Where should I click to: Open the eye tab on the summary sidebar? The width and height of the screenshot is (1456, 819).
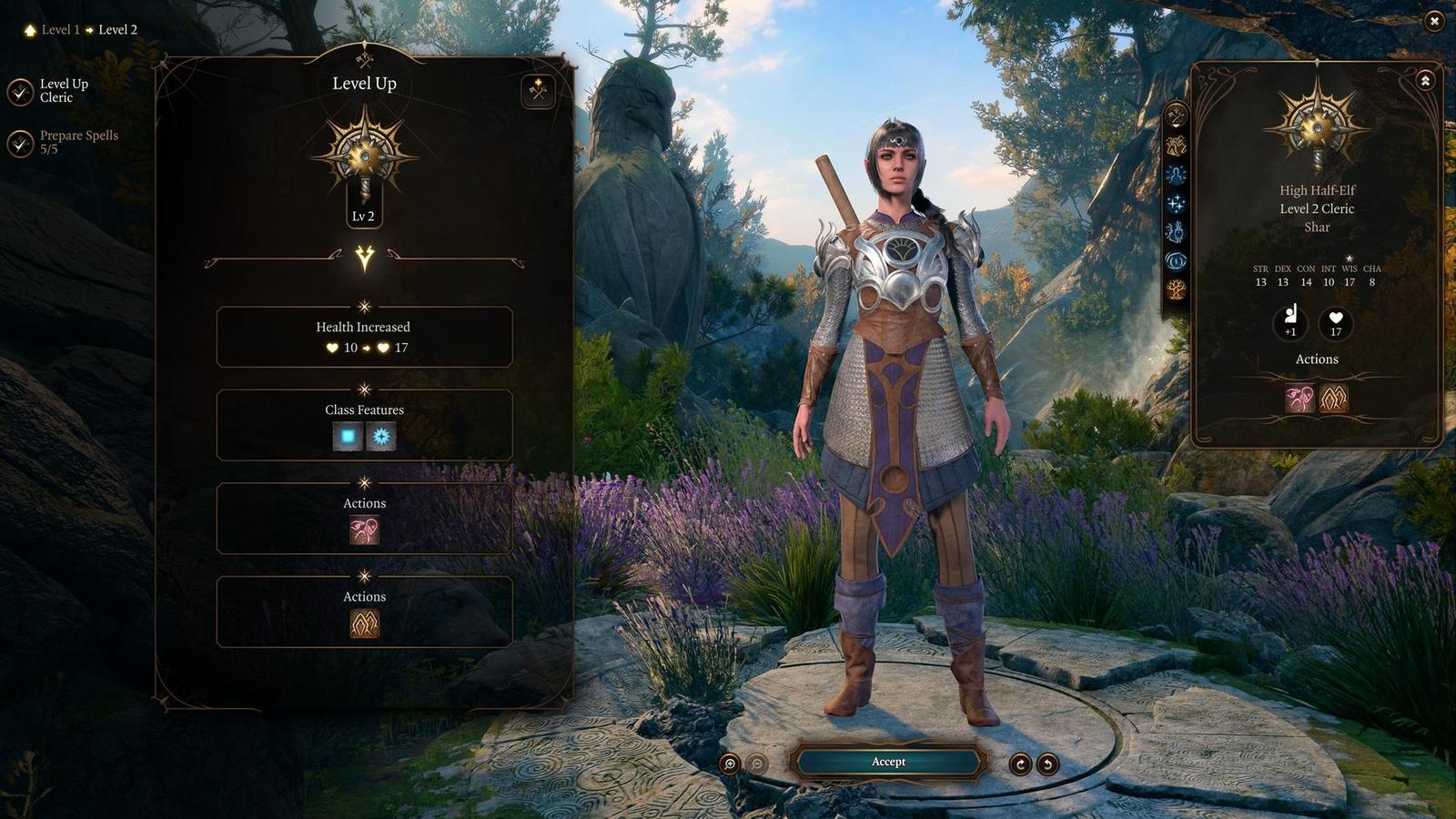pos(1176,261)
